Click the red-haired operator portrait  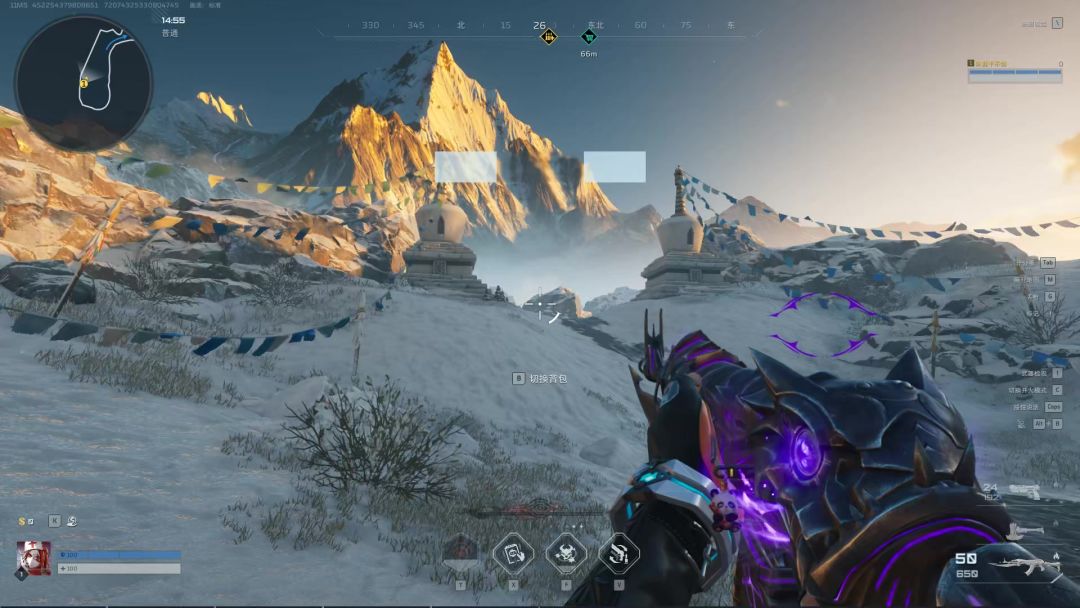coord(33,558)
